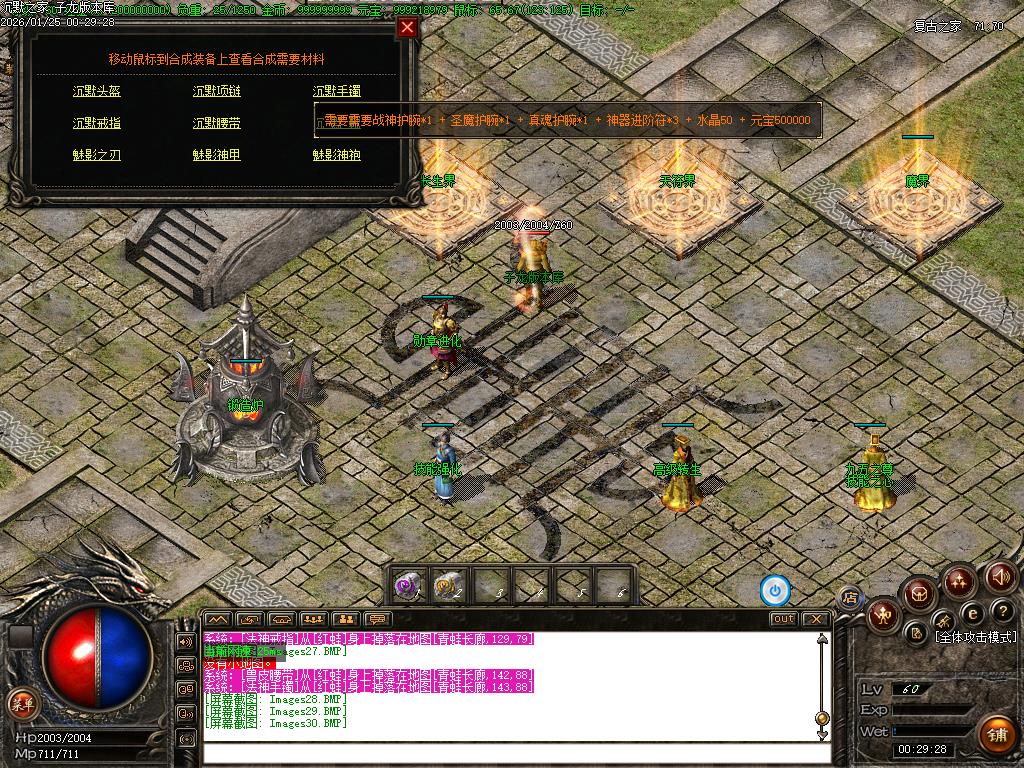Select 沉默戒指 to synthesize
This screenshot has height=768, width=1024.
click(97, 123)
